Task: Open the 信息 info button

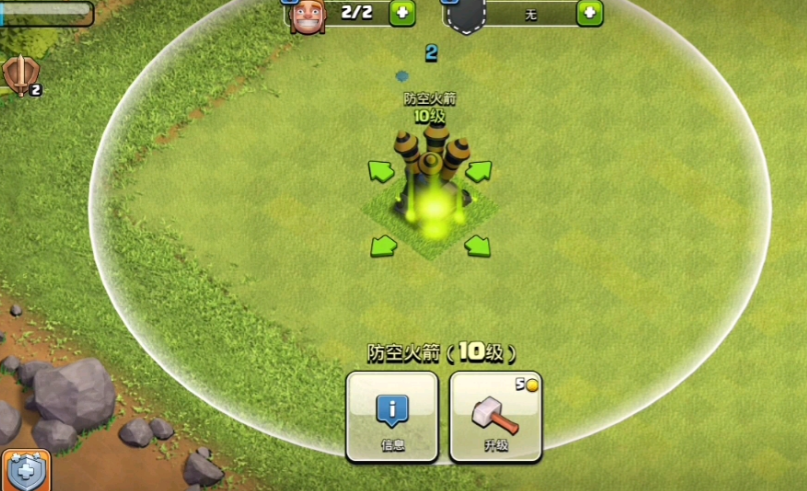Action: click(x=392, y=416)
